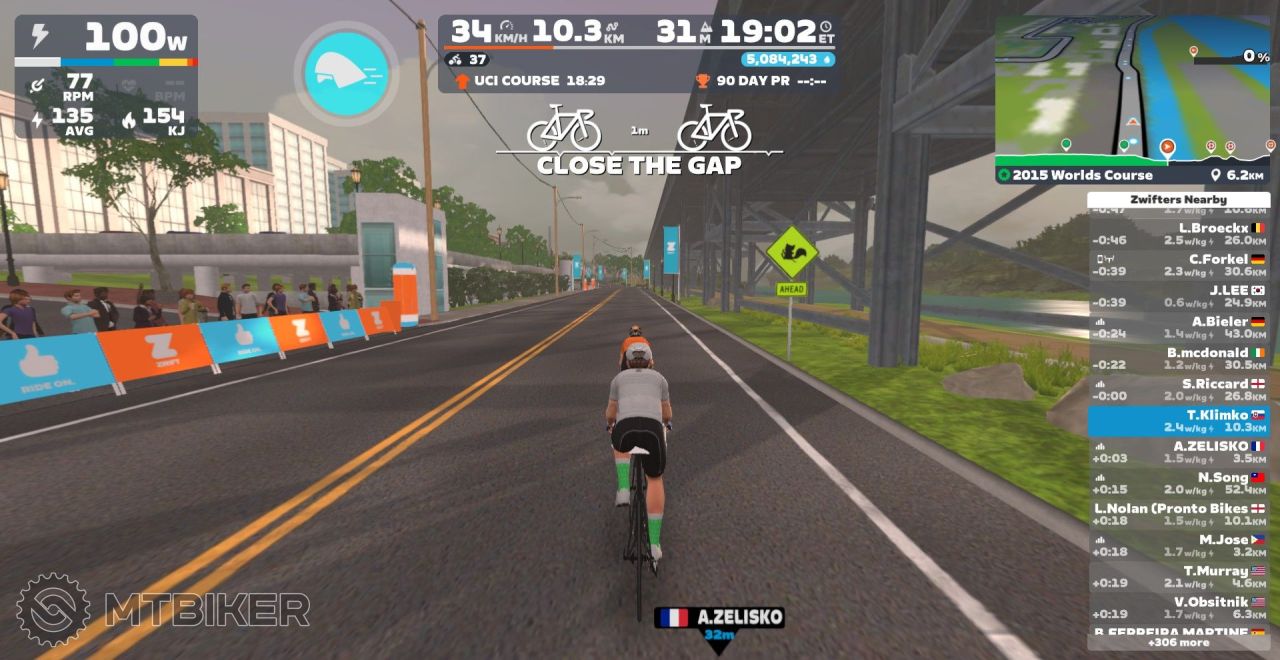The image size is (1280, 660).
Task: Activate the aero helmet power-up
Action: (345, 73)
